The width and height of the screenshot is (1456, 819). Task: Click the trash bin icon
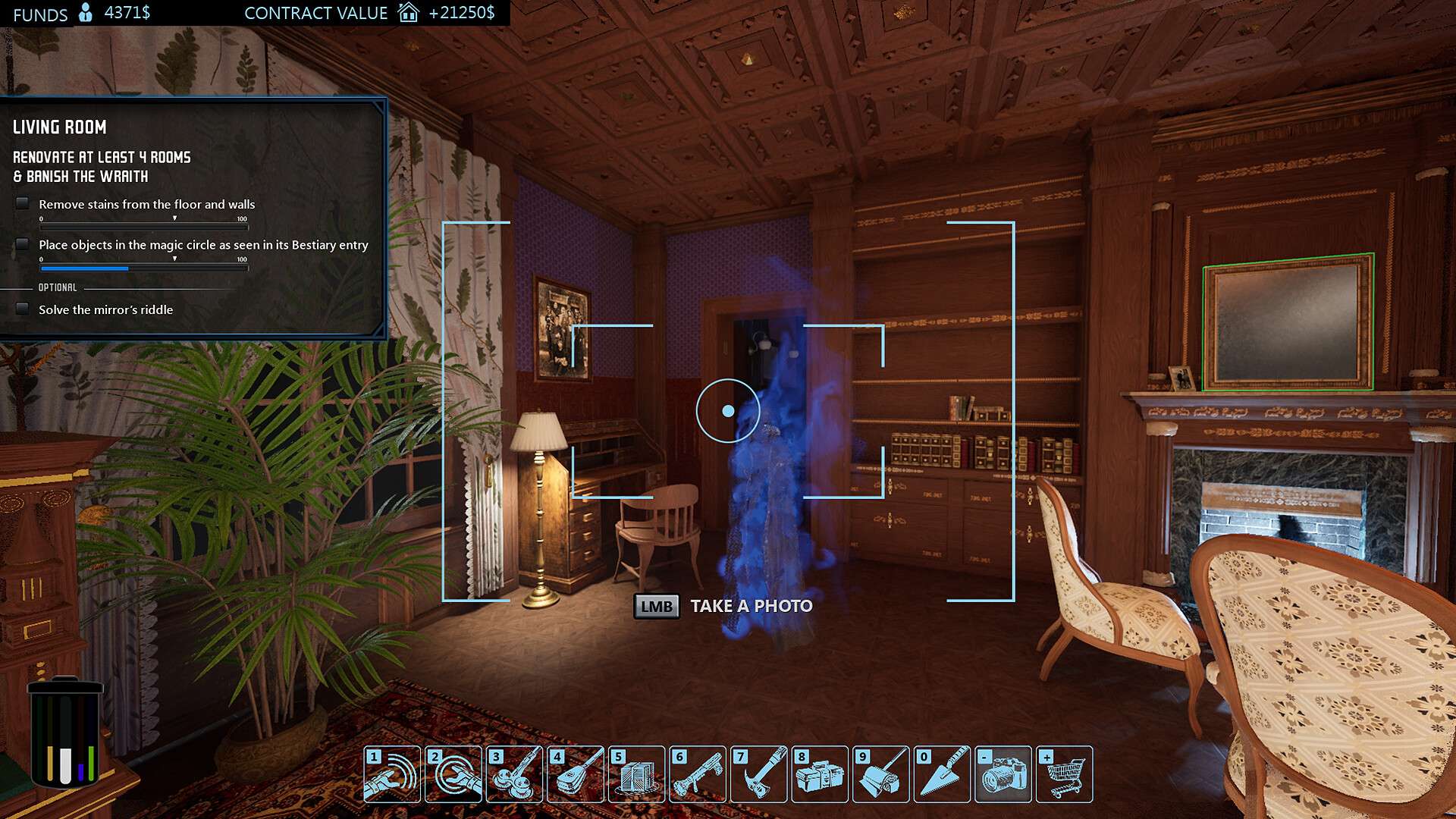(x=65, y=733)
